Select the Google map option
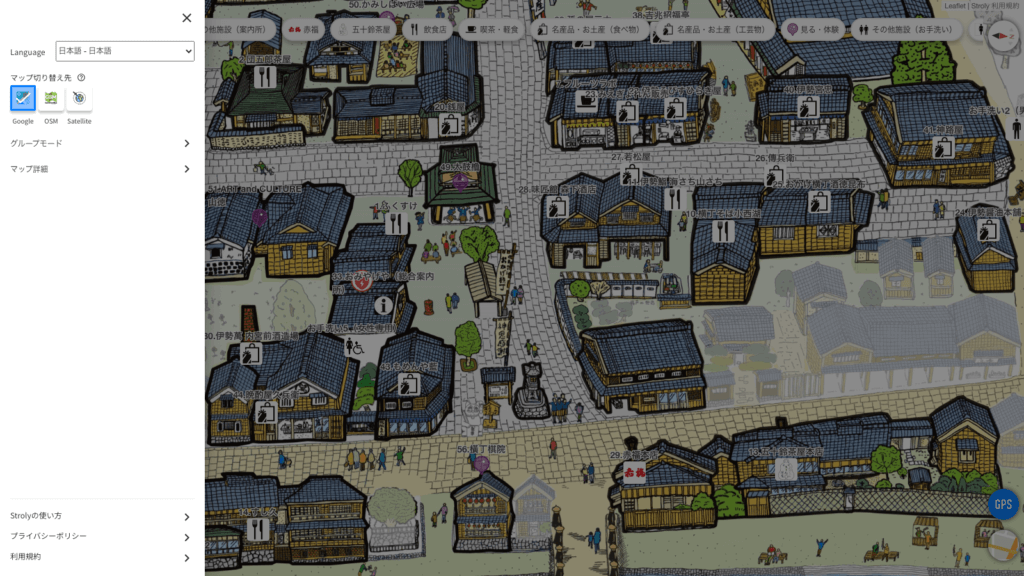 (23, 98)
